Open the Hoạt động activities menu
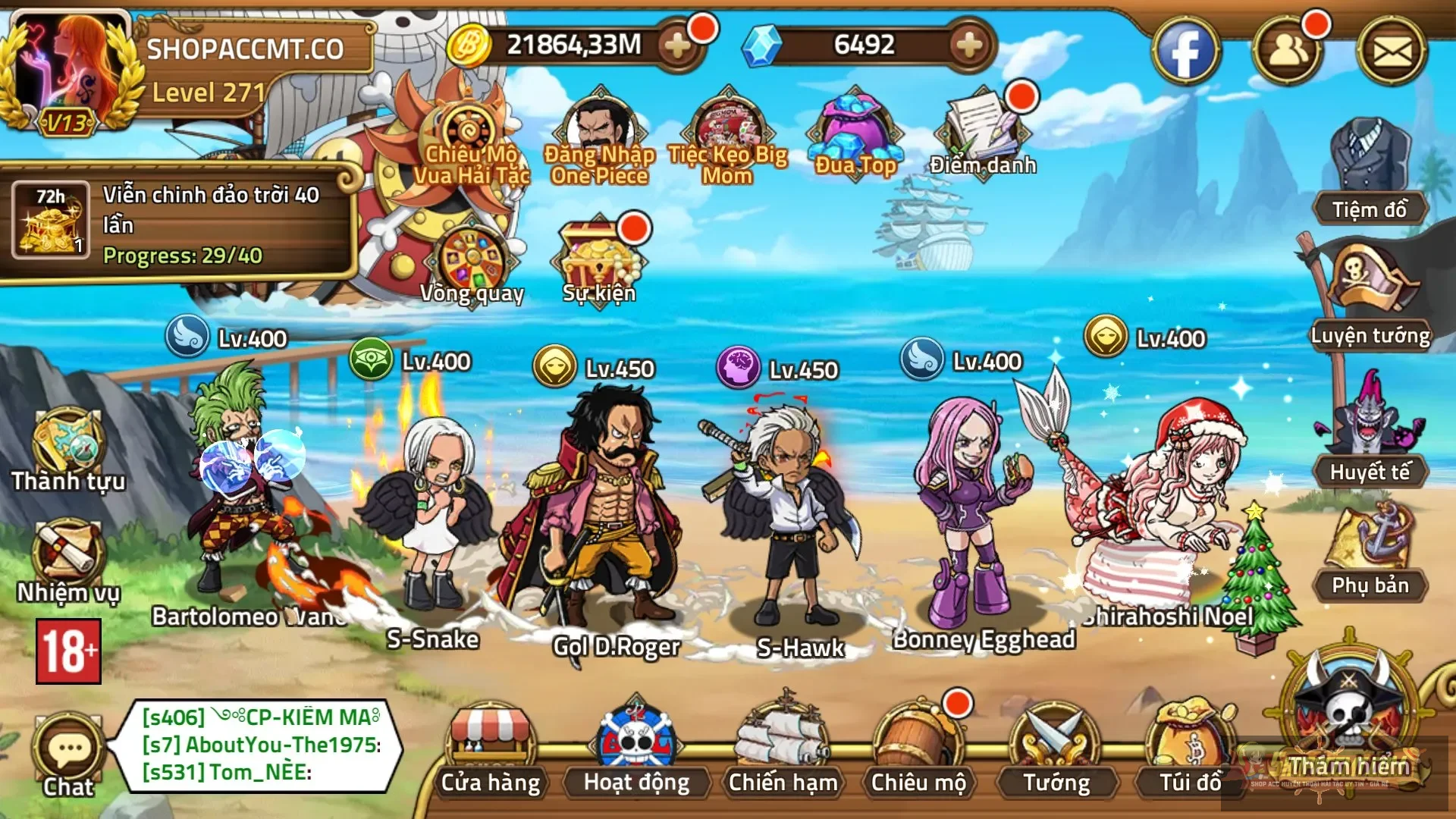 click(x=636, y=747)
